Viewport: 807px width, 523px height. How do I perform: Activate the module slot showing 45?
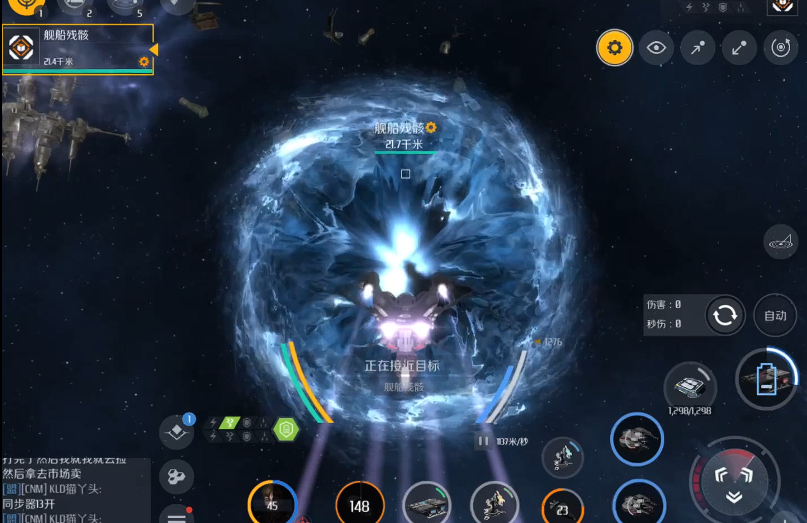272,503
